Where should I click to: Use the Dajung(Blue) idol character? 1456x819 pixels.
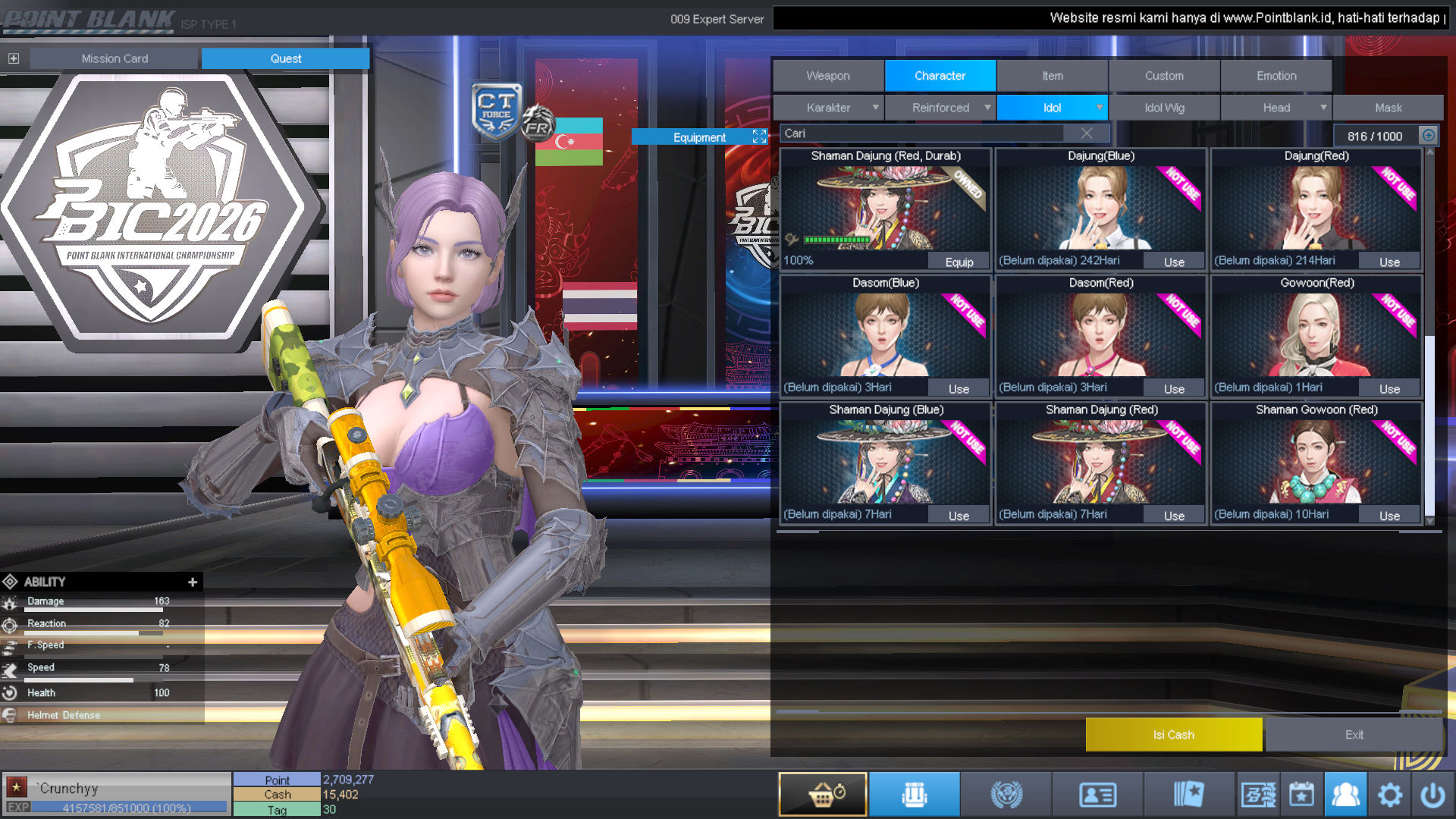pyautogui.click(x=1174, y=262)
